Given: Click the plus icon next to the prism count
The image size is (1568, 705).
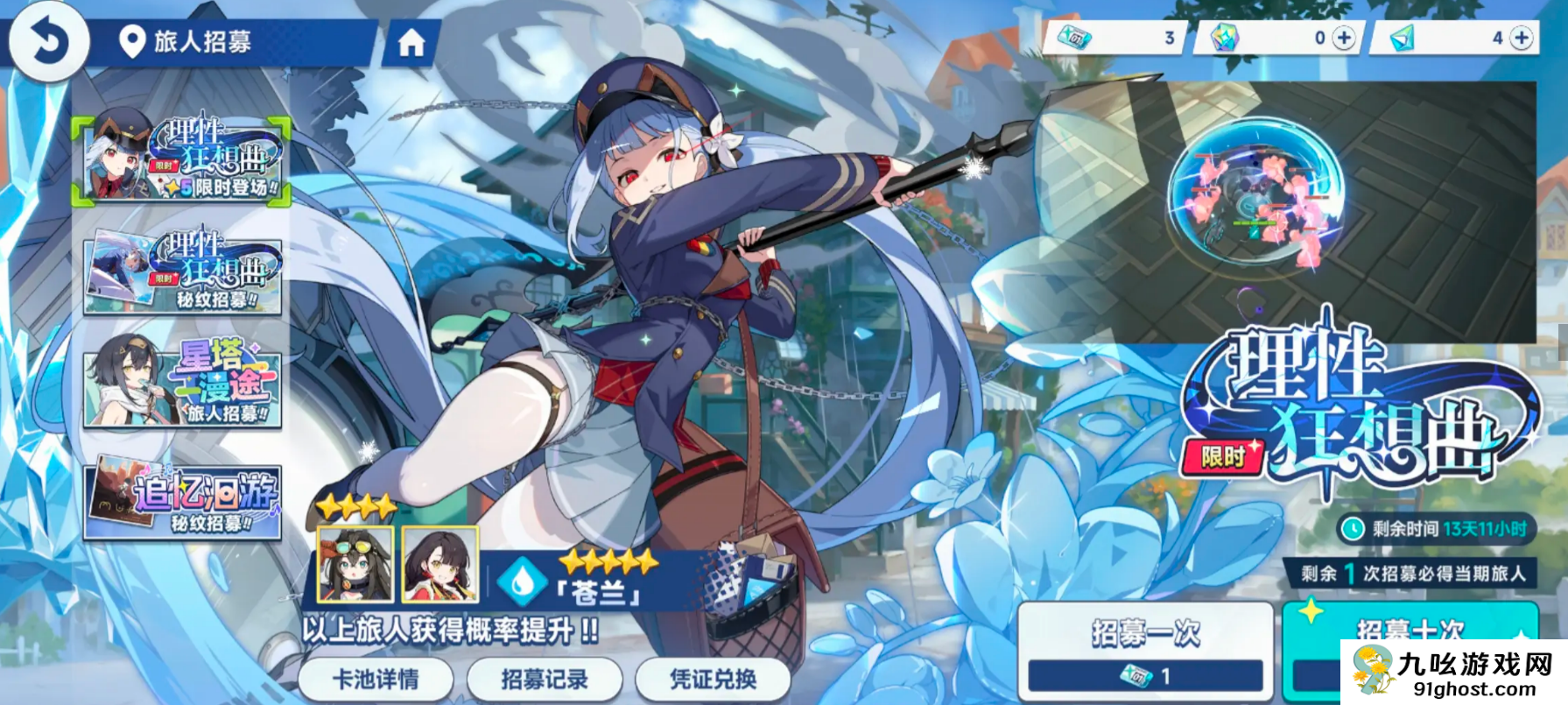Looking at the screenshot, I should pyautogui.click(x=1519, y=39).
